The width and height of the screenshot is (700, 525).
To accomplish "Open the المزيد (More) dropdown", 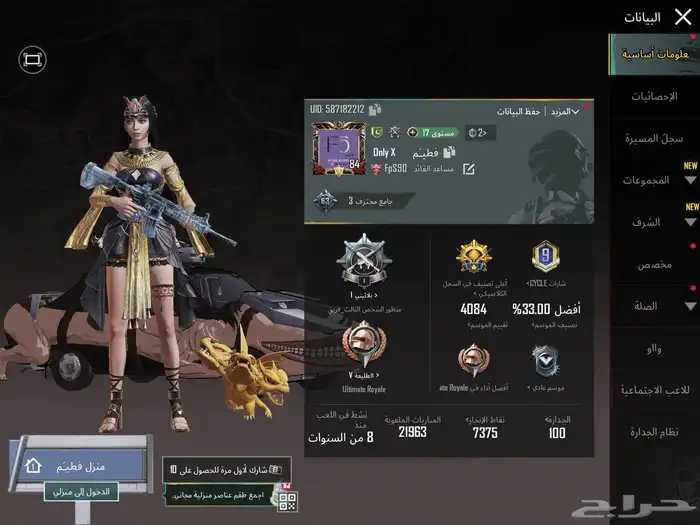I will tap(566, 111).
